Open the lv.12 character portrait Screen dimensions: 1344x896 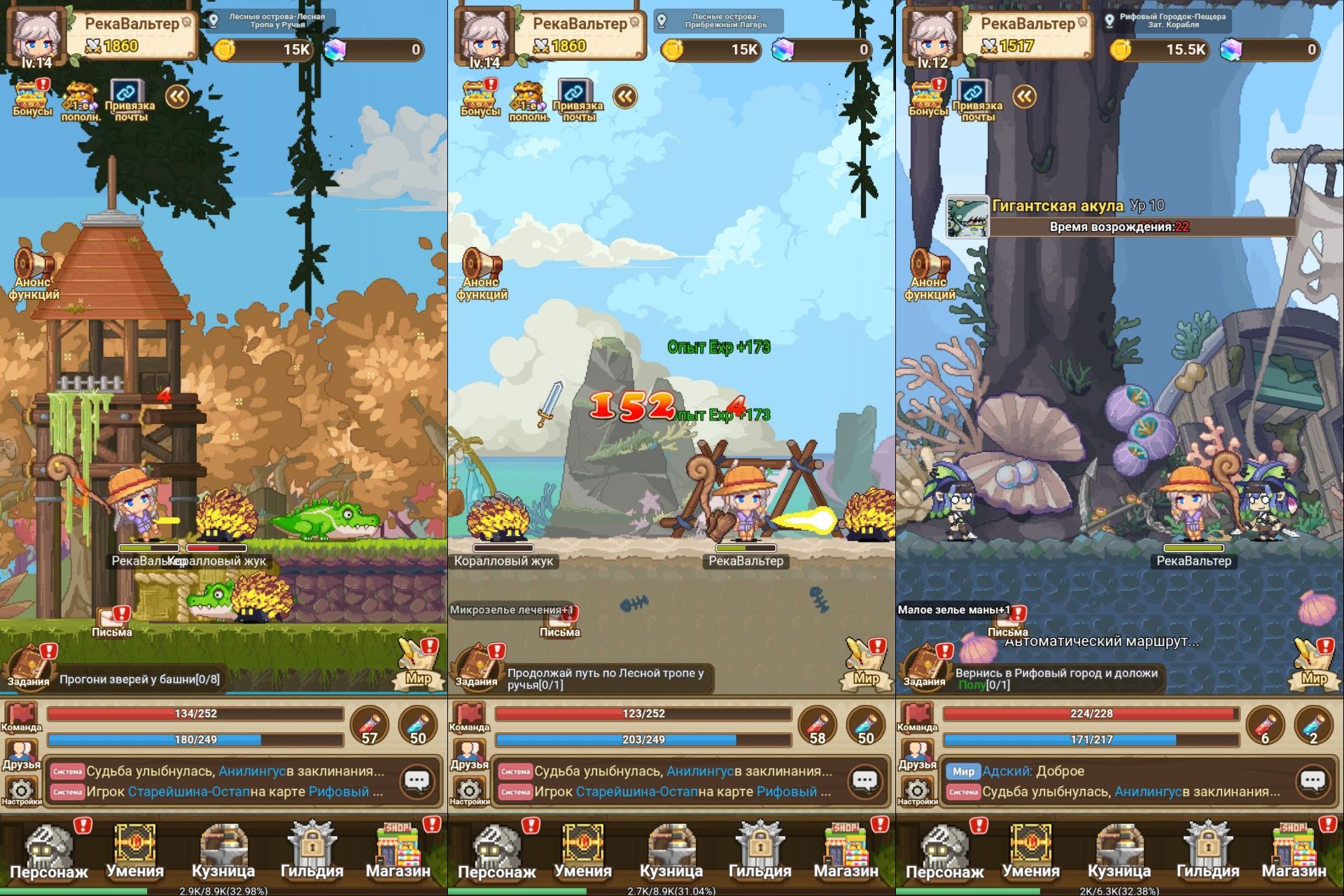pyautogui.click(x=933, y=36)
